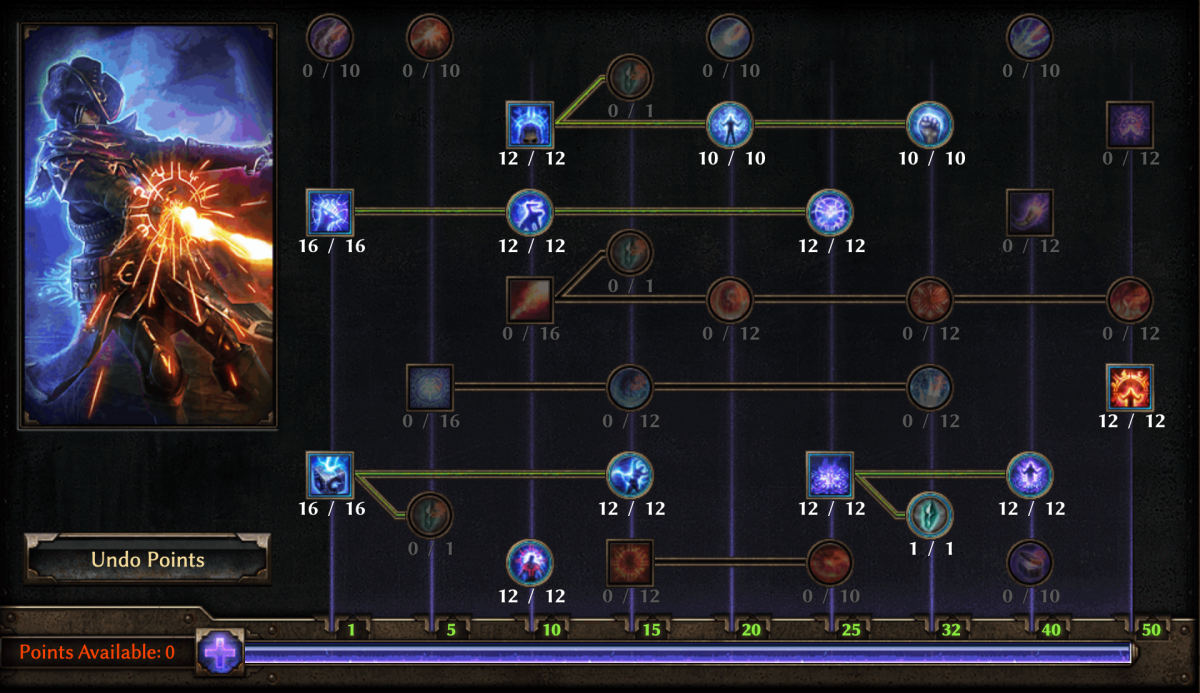Choose the glowing fist 10/10 skill
1200x693 pixels.
(930, 125)
